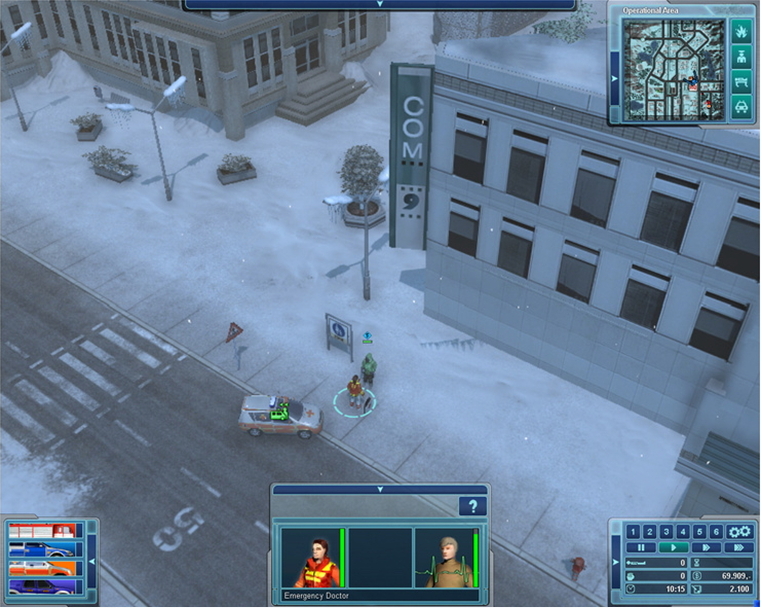Select the Emergency Doctor portrait
Viewport: 762px width, 608px height.
311,557
